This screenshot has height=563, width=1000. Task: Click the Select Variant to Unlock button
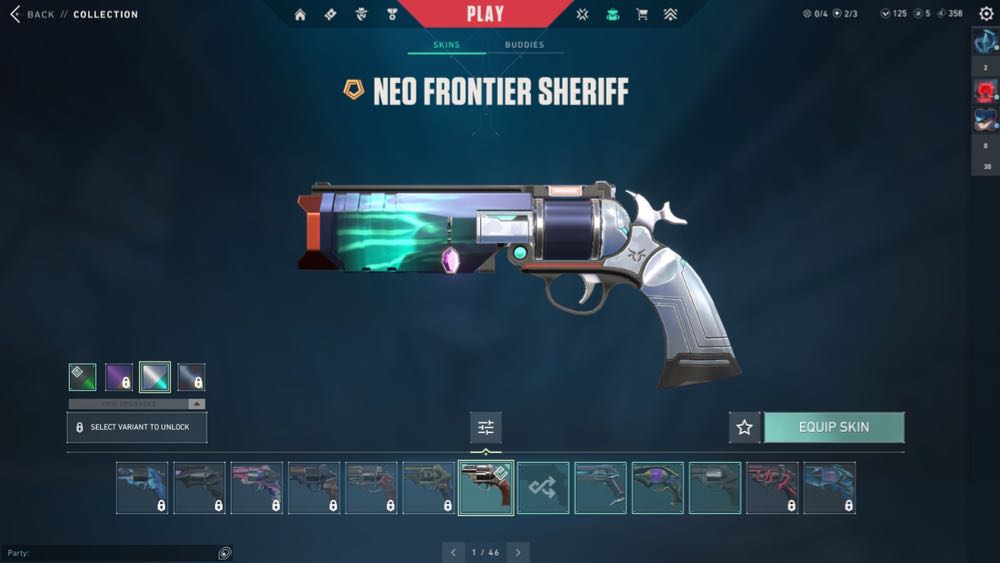137,427
